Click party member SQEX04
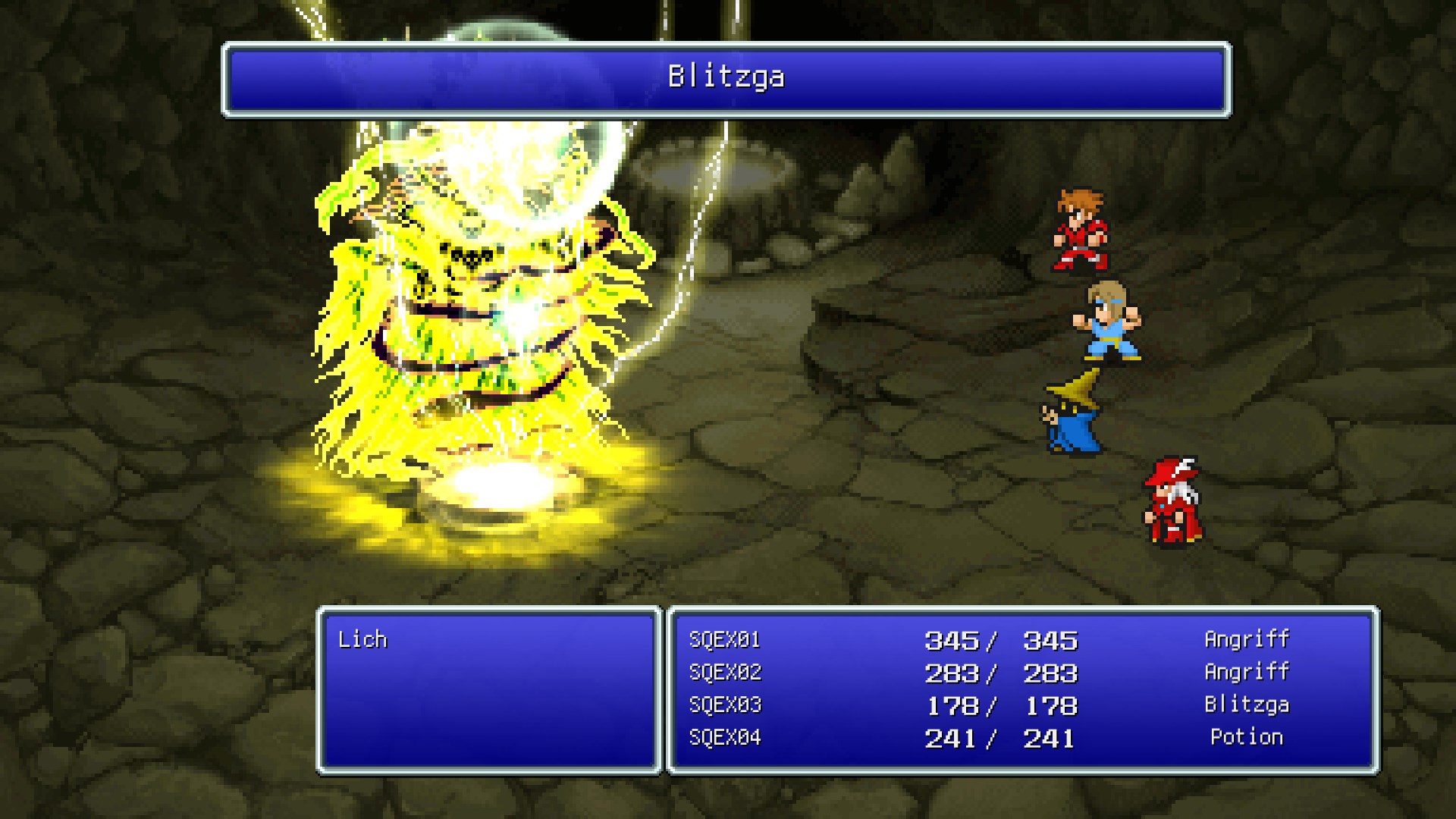Image resolution: width=1456 pixels, height=819 pixels. pyautogui.click(x=724, y=737)
